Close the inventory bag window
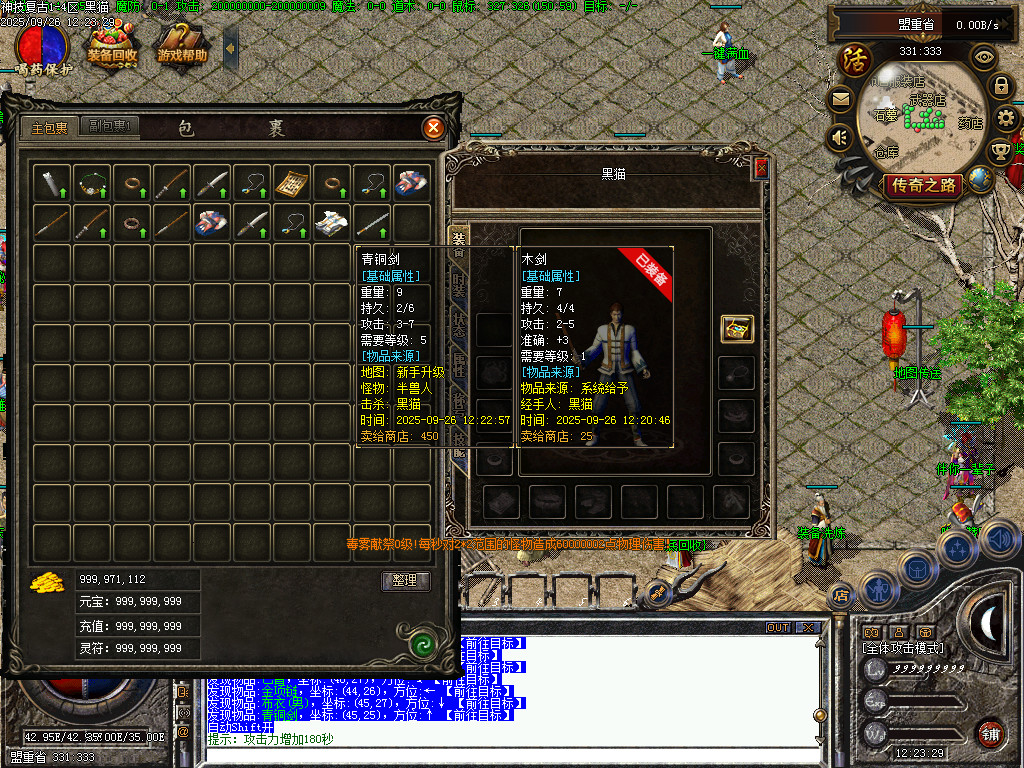The height and width of the screenshot is (768, 1024). (433, 127)
